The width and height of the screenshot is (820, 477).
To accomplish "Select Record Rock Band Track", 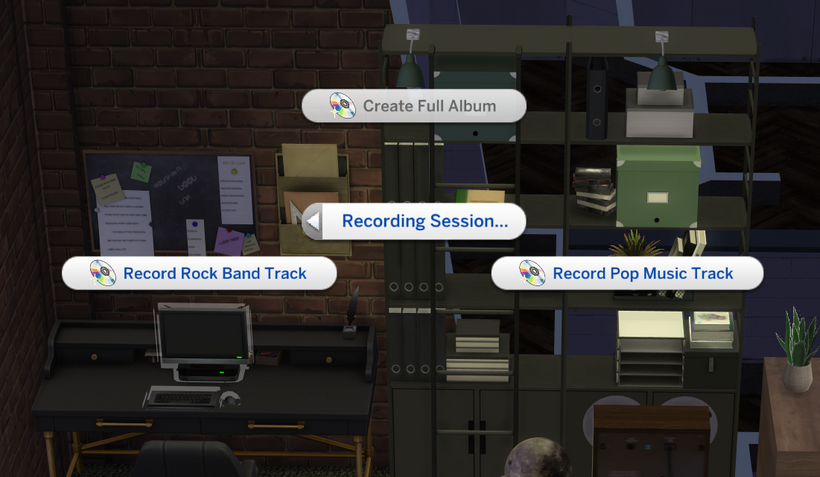I will point(200,273).
